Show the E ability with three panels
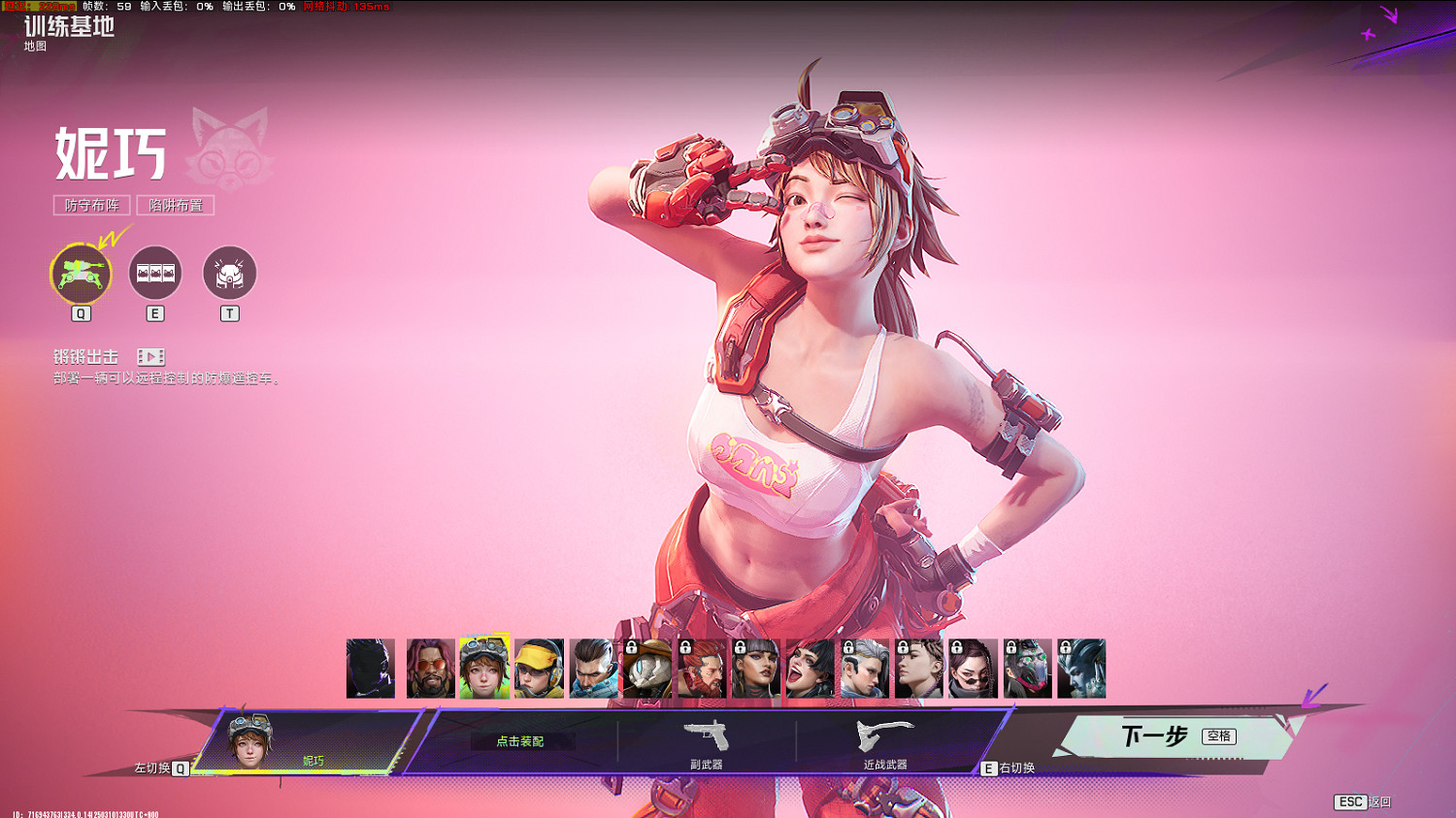The width and height of the screenshot is (1456, 818). (155, 274)
